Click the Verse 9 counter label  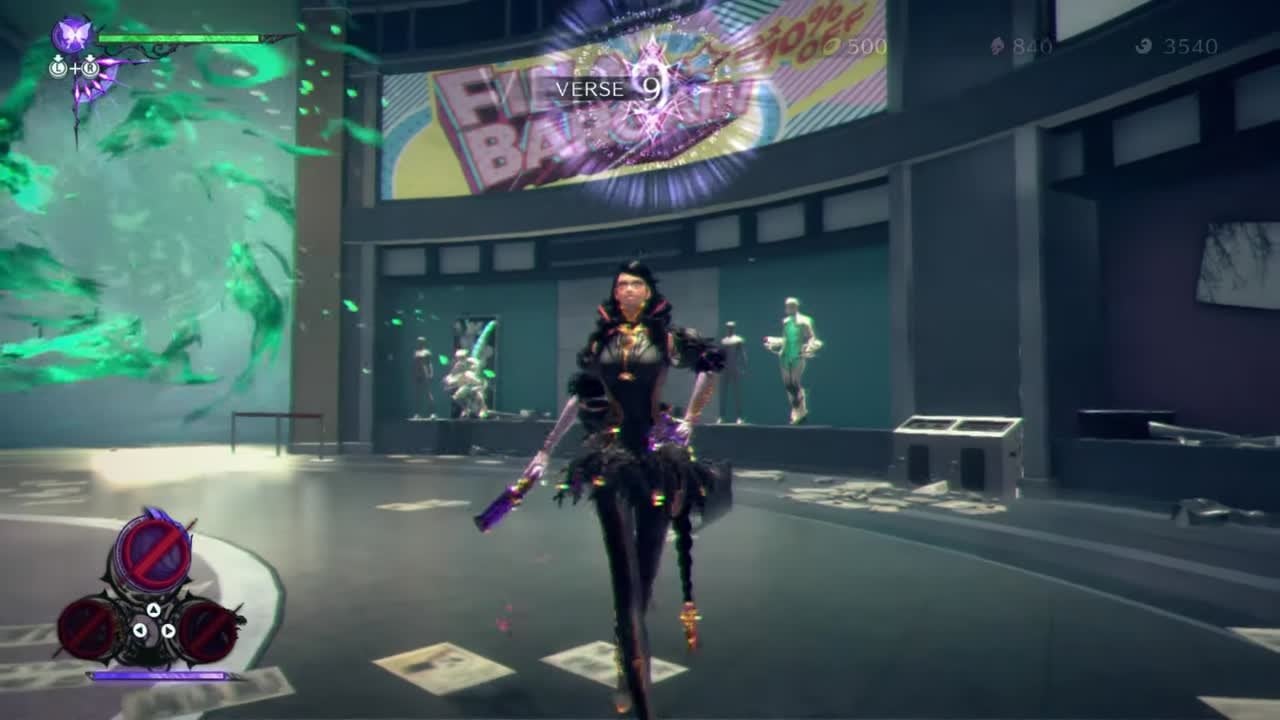coord(610,90)
